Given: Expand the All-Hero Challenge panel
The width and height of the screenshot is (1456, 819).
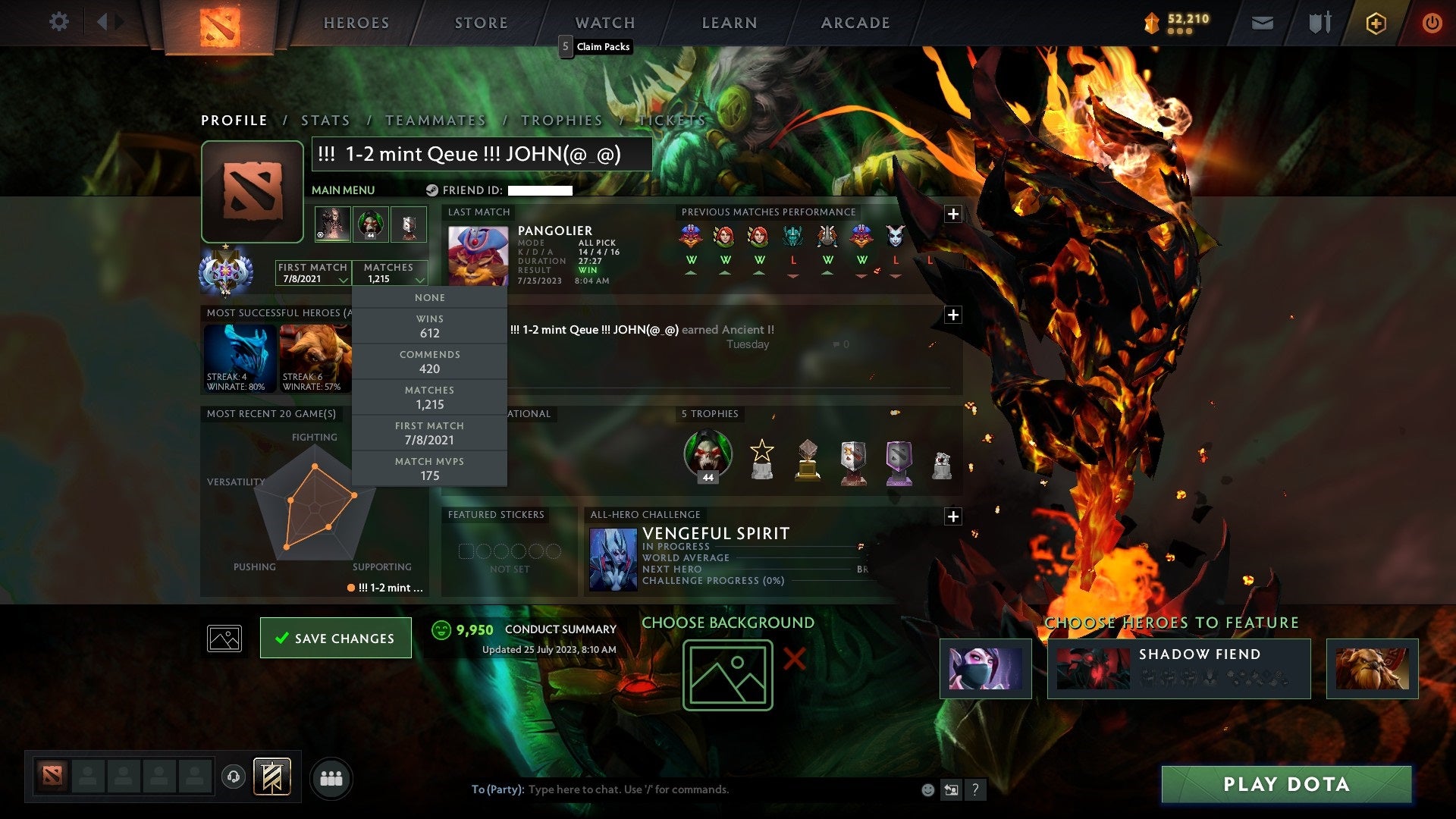Looking at the screenshot, I should (953, 516).
